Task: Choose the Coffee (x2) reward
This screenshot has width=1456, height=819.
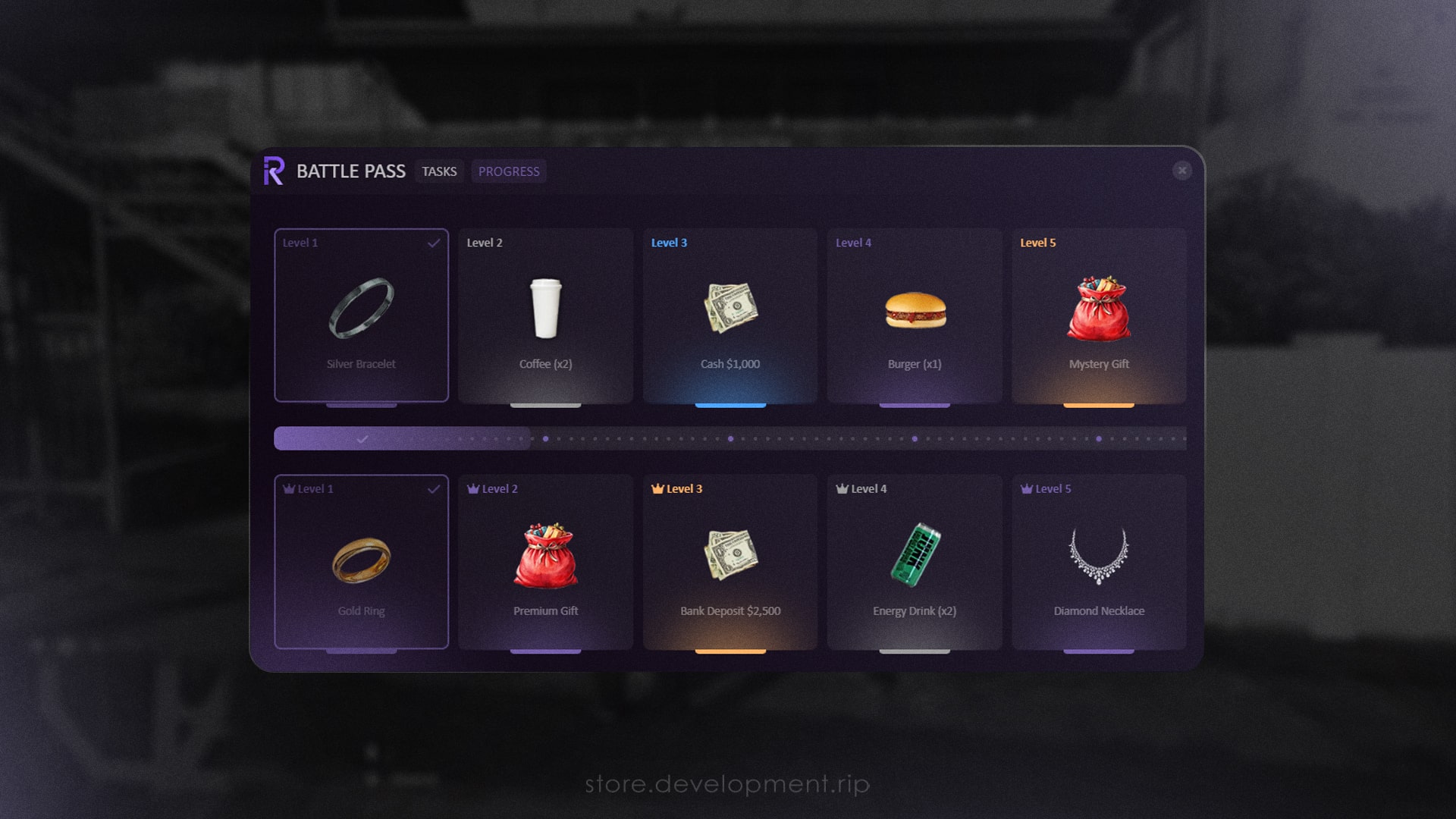Action: [x=545, y=315]
